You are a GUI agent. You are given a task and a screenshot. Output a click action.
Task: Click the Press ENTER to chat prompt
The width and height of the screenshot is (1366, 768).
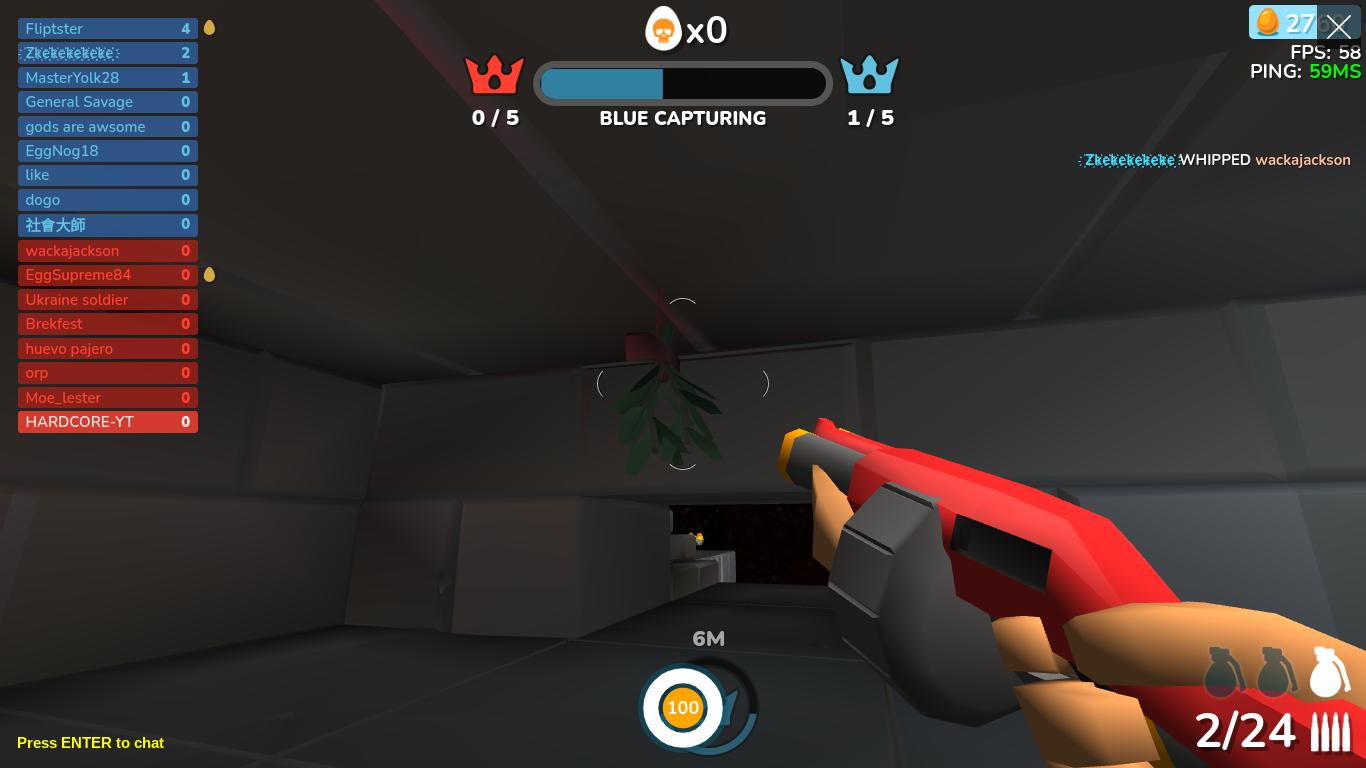(x=90, y=743)
